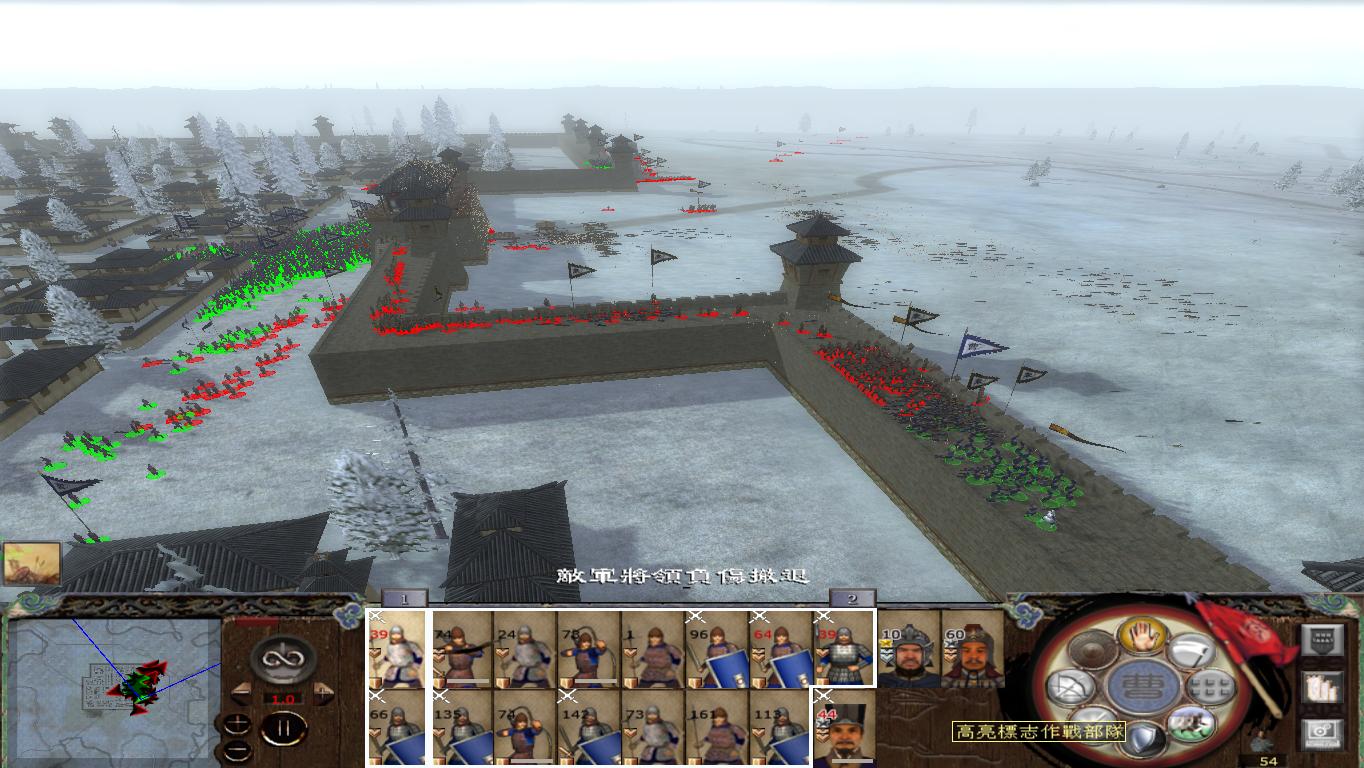
Task: Zoom in the minimap with the plus button
Action: (237, 723)
